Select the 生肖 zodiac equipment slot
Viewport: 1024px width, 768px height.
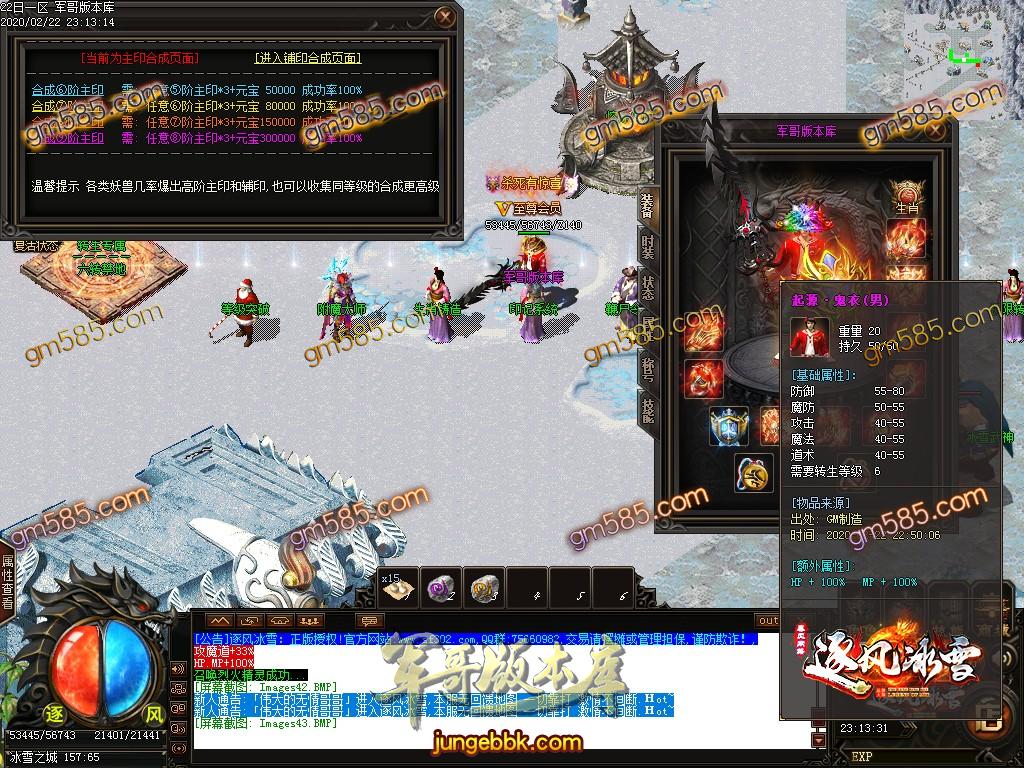pyautogui.click(x=907, y=193)
